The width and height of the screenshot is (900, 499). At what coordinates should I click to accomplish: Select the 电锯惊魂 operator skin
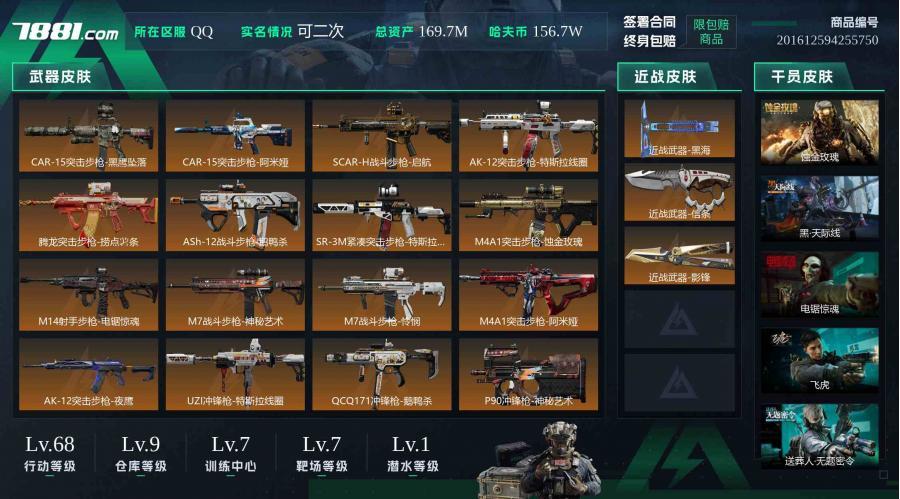(820, 284)
